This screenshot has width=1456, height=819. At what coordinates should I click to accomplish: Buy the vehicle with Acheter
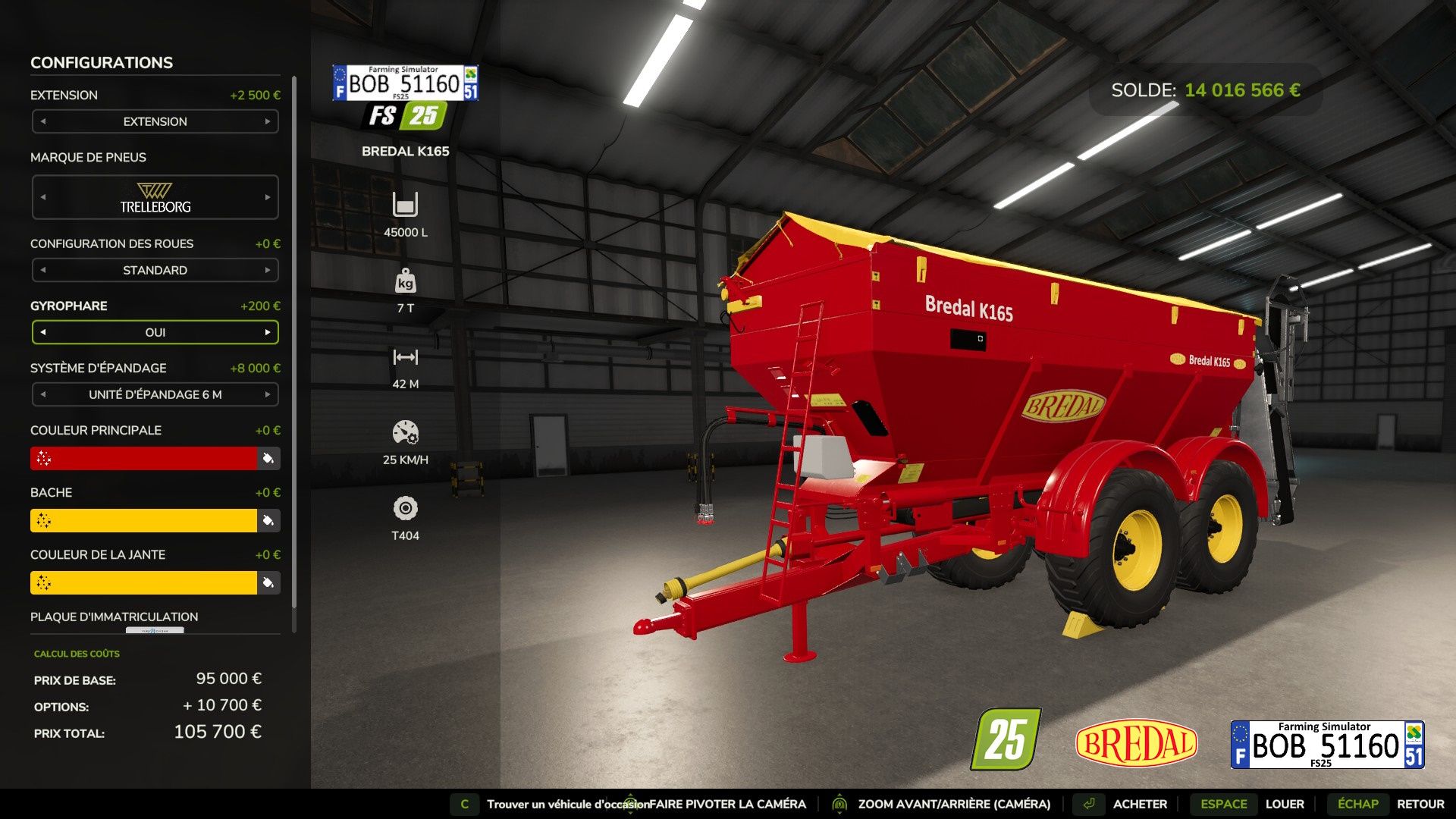tap(1139, 804)
